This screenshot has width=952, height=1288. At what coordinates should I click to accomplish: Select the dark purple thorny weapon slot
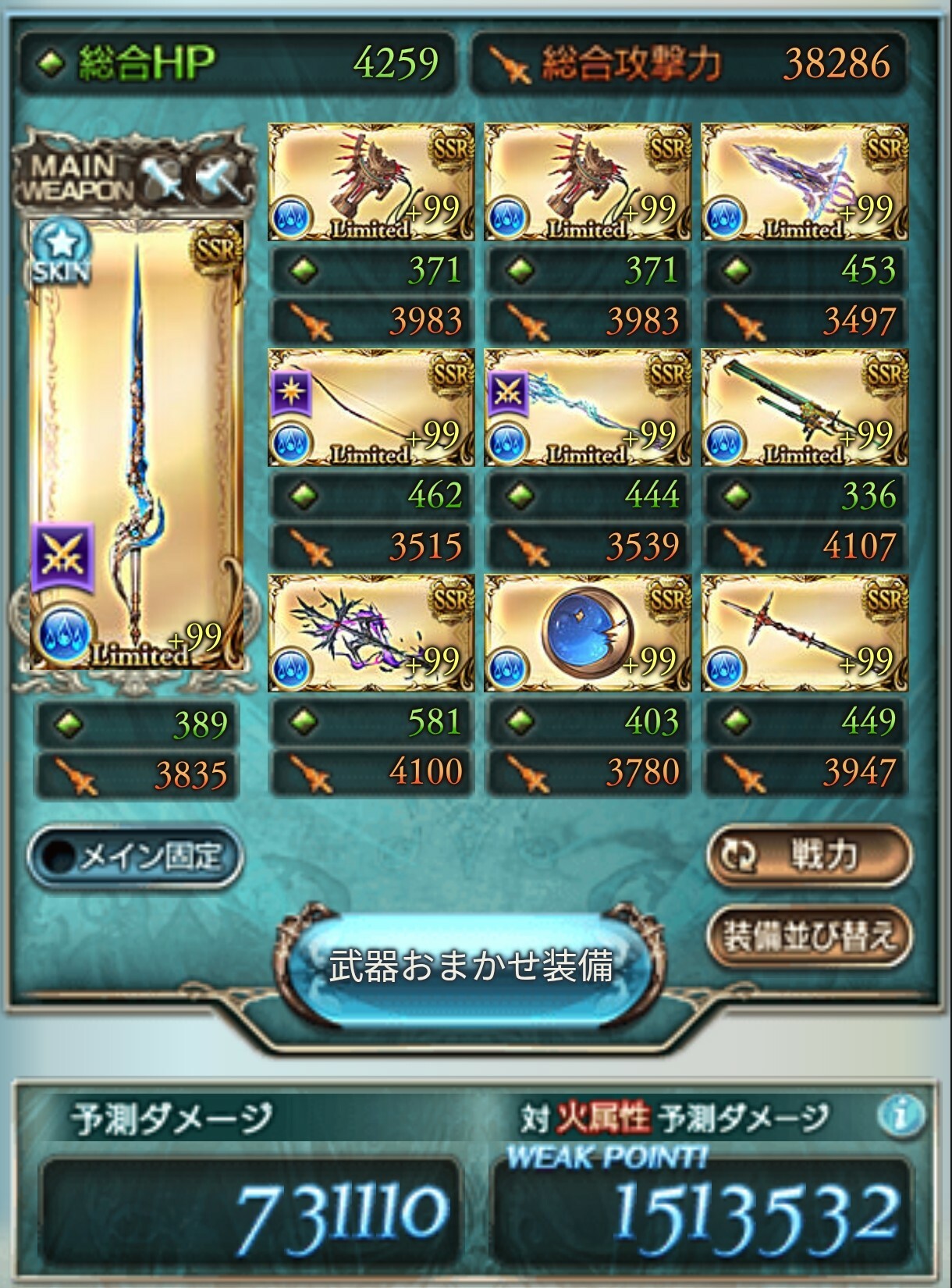[x=371, y=633]
